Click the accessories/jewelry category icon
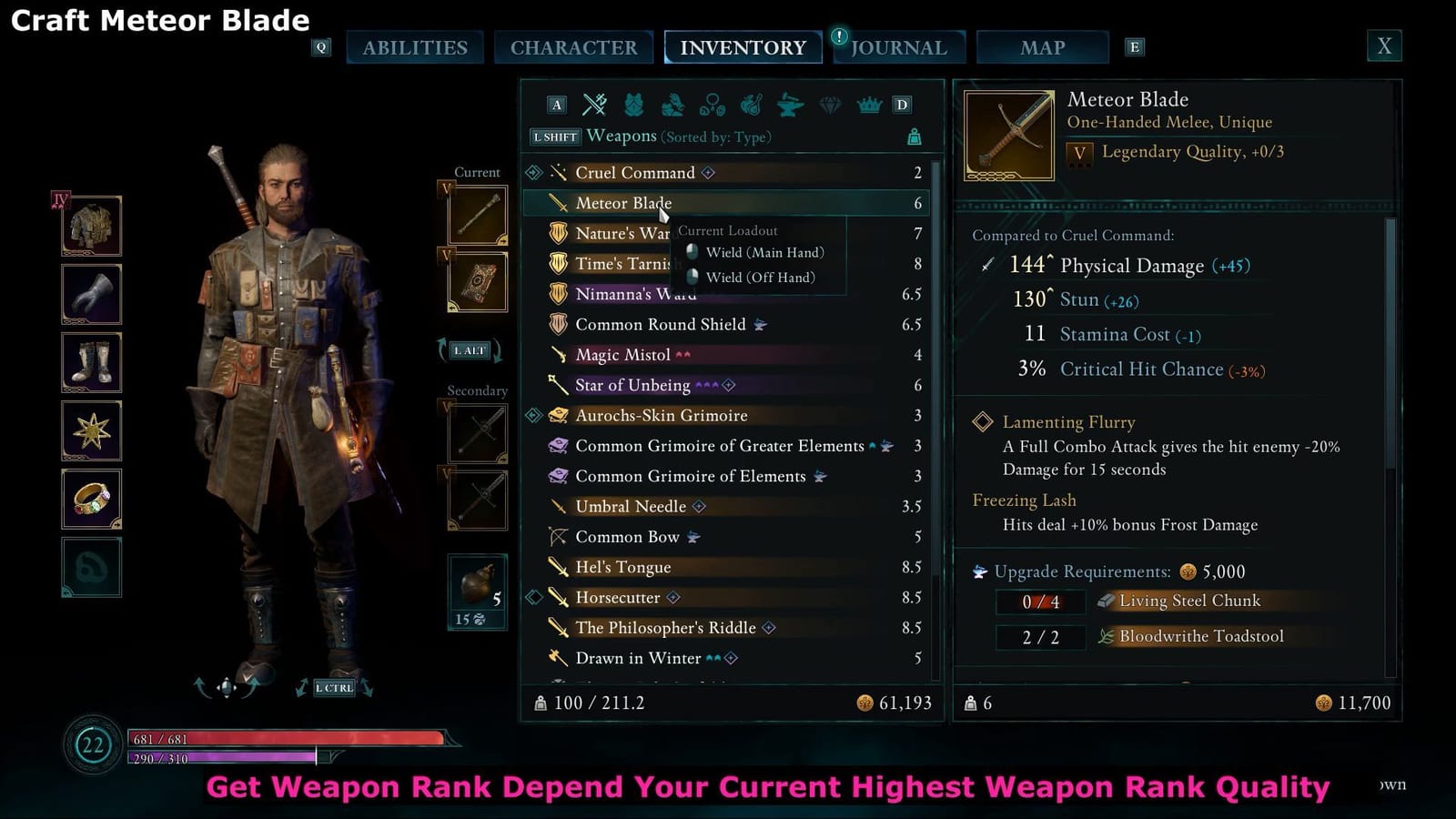This screenshot has width=1456, height=819. (712, 105)
